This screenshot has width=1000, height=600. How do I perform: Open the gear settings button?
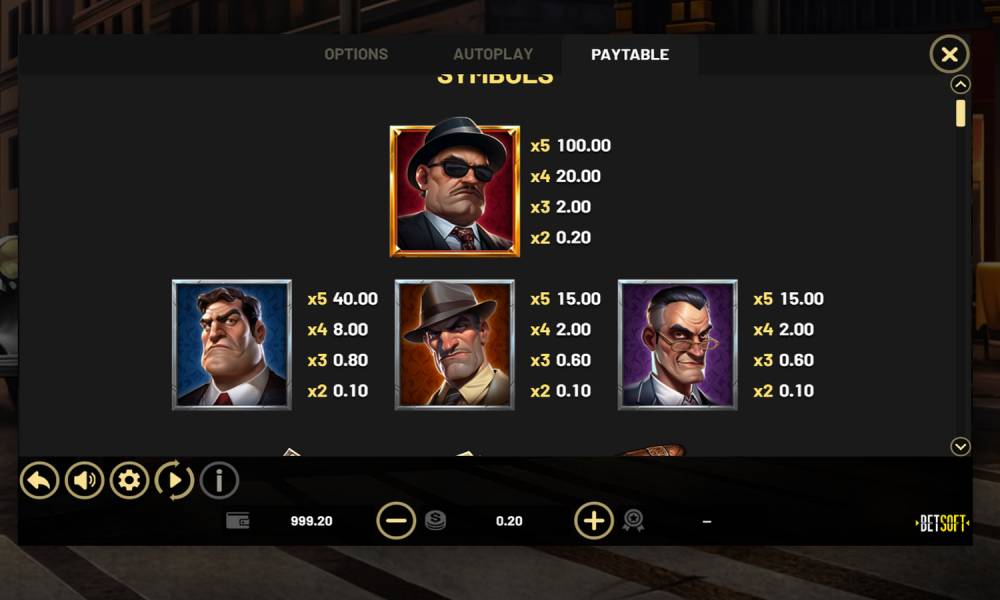tap(129, 481)
